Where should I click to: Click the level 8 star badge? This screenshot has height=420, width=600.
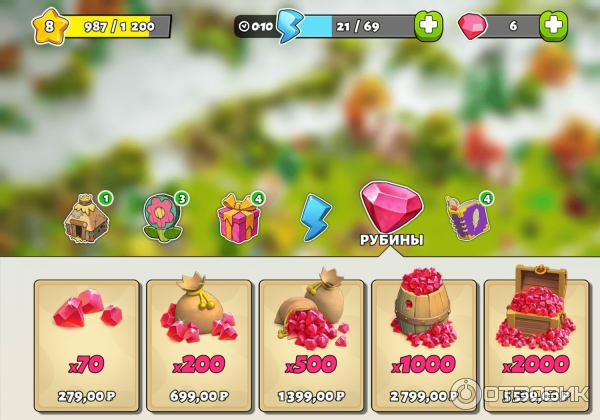49,26
